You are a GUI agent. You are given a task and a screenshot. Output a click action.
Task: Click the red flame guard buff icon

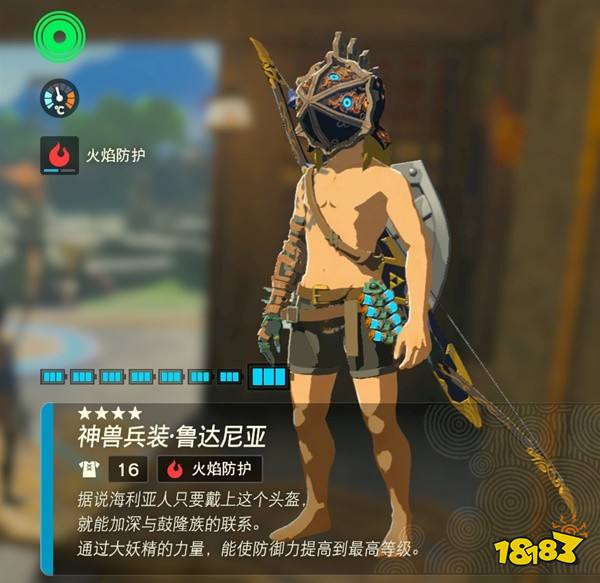click(x=60, y=156)
